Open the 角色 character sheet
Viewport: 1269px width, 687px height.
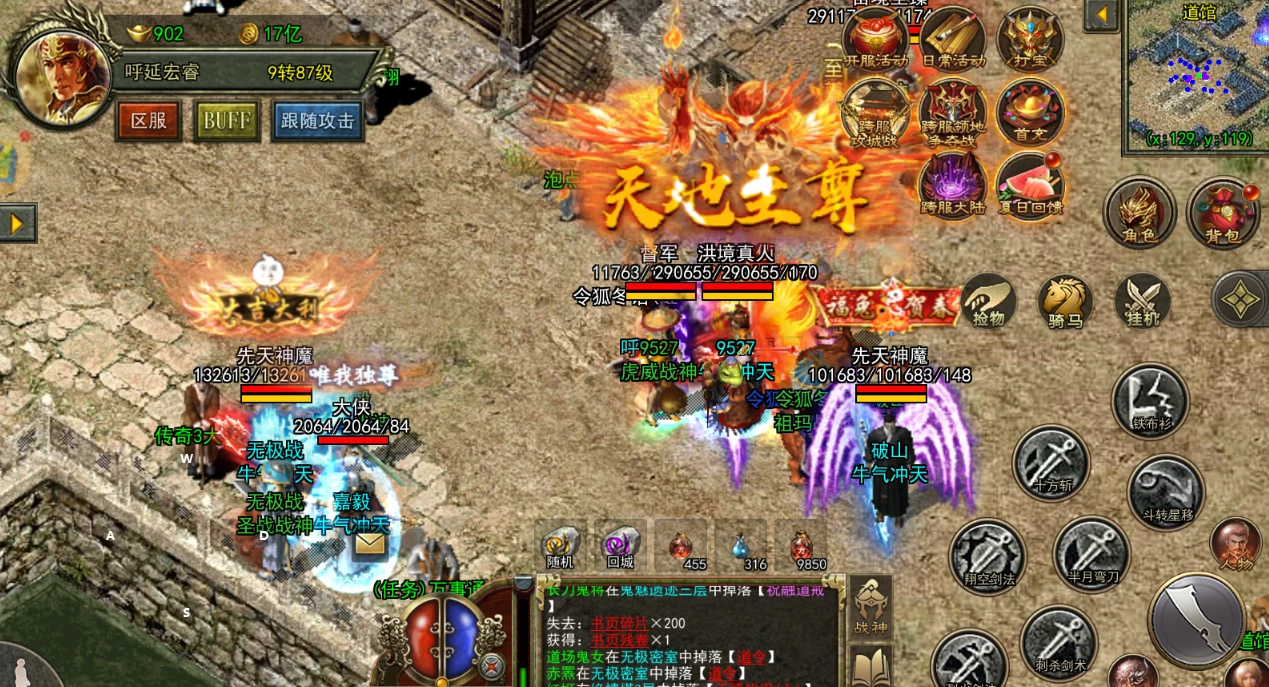tap(1139, 213)
